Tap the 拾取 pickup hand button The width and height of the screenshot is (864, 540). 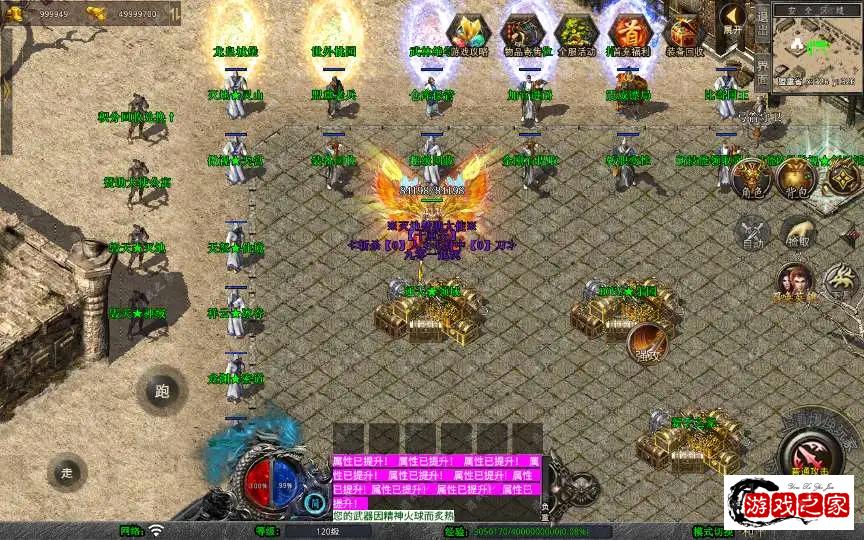coord(797,233)
